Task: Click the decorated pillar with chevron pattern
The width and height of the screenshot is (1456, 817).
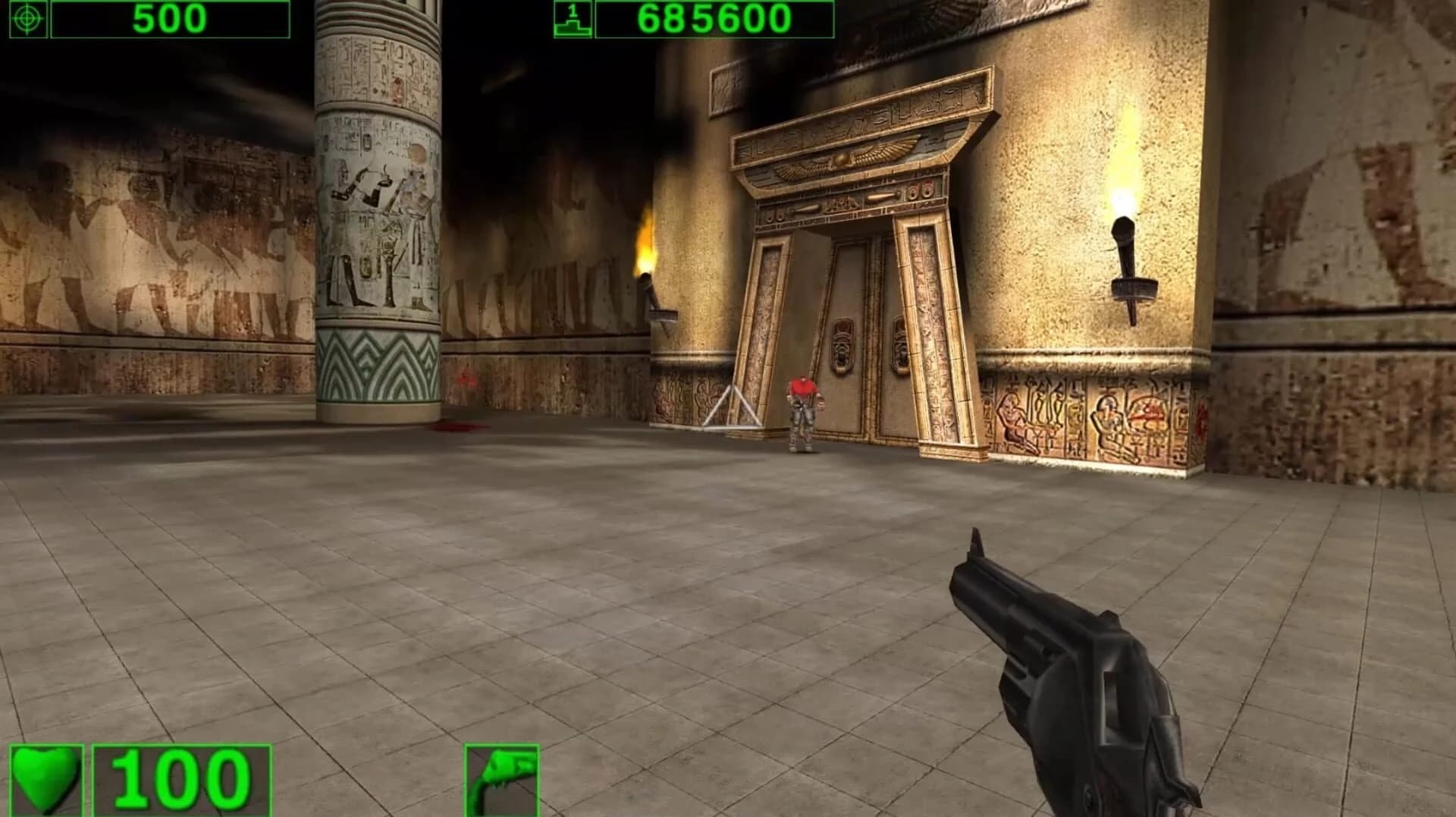Action: pos(375,364)
